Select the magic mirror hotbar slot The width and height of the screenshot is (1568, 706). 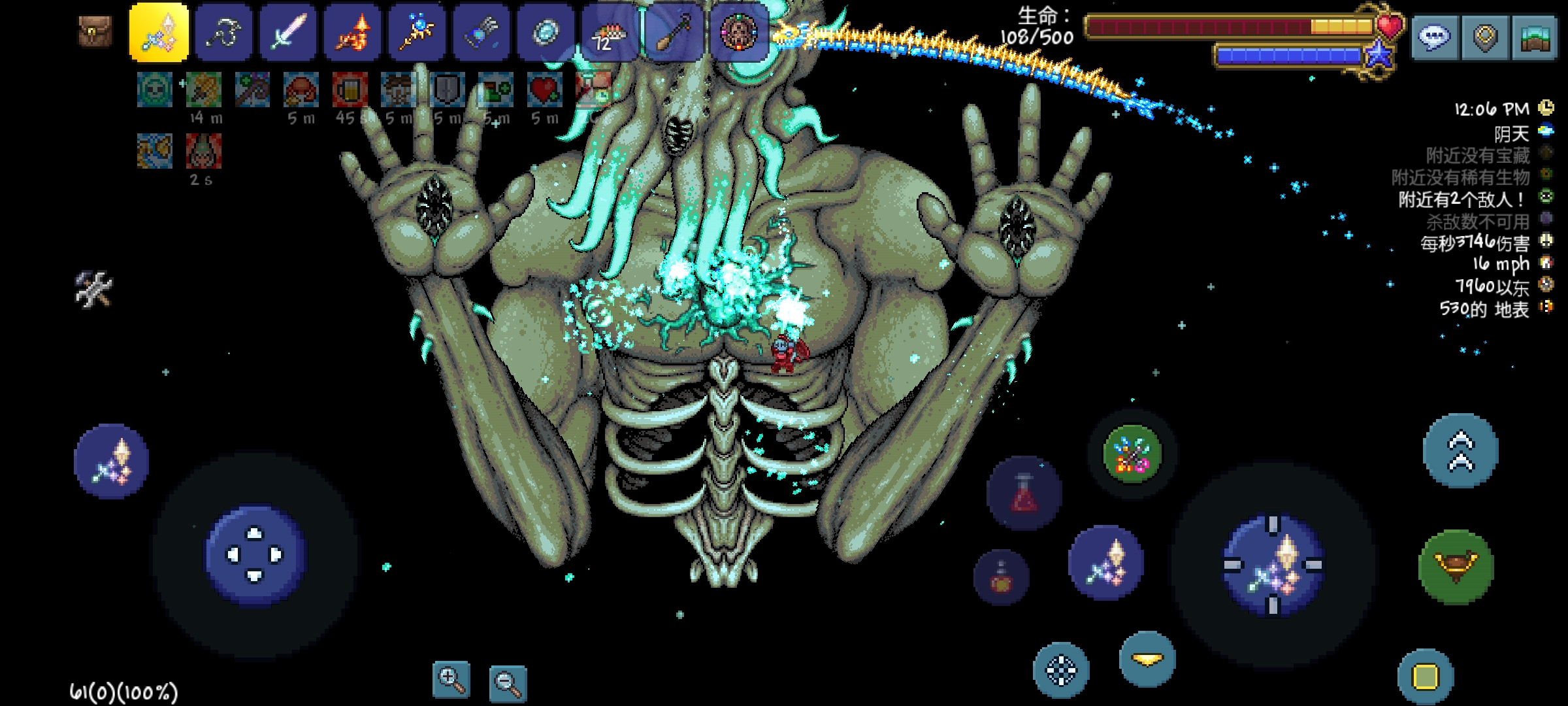546,33
